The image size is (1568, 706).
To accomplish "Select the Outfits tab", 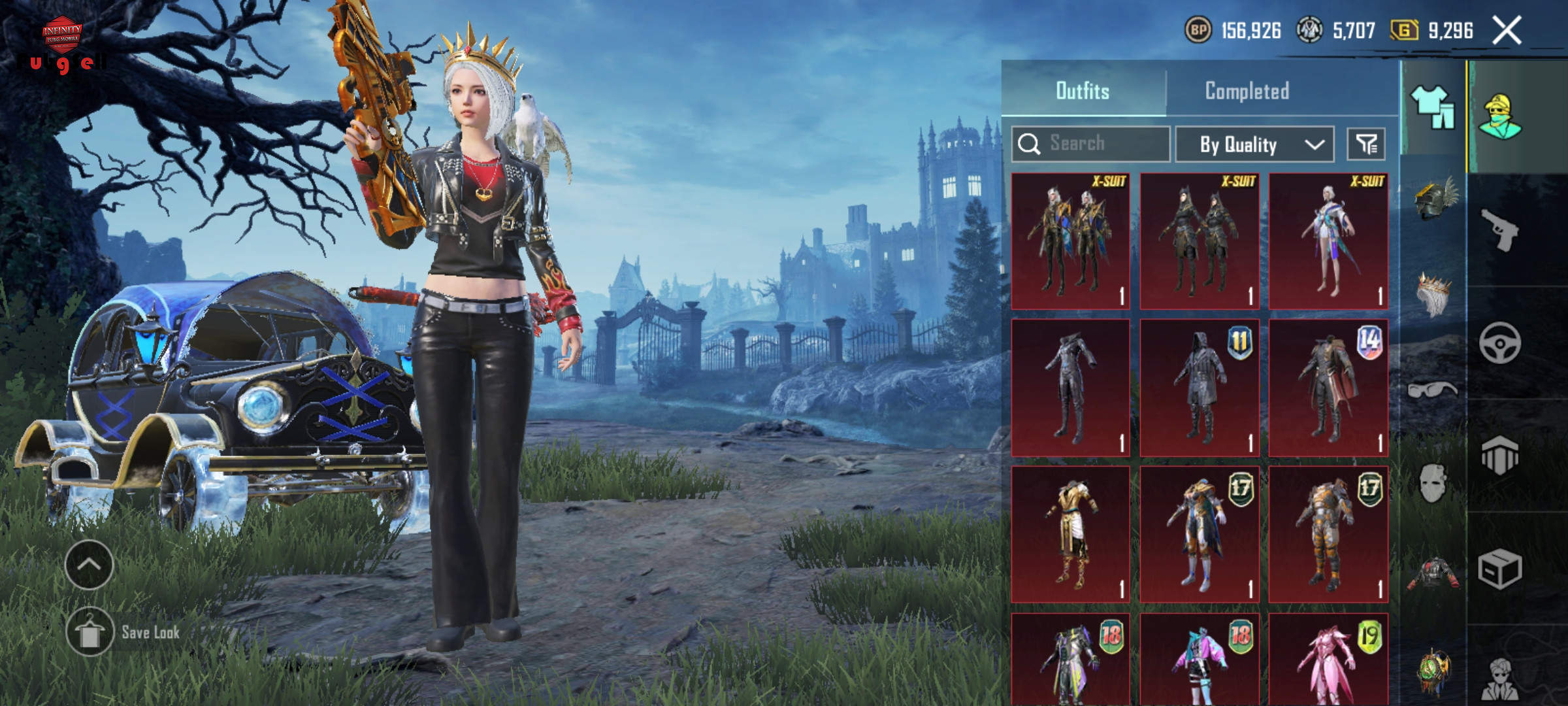I will coord(1083,91).
